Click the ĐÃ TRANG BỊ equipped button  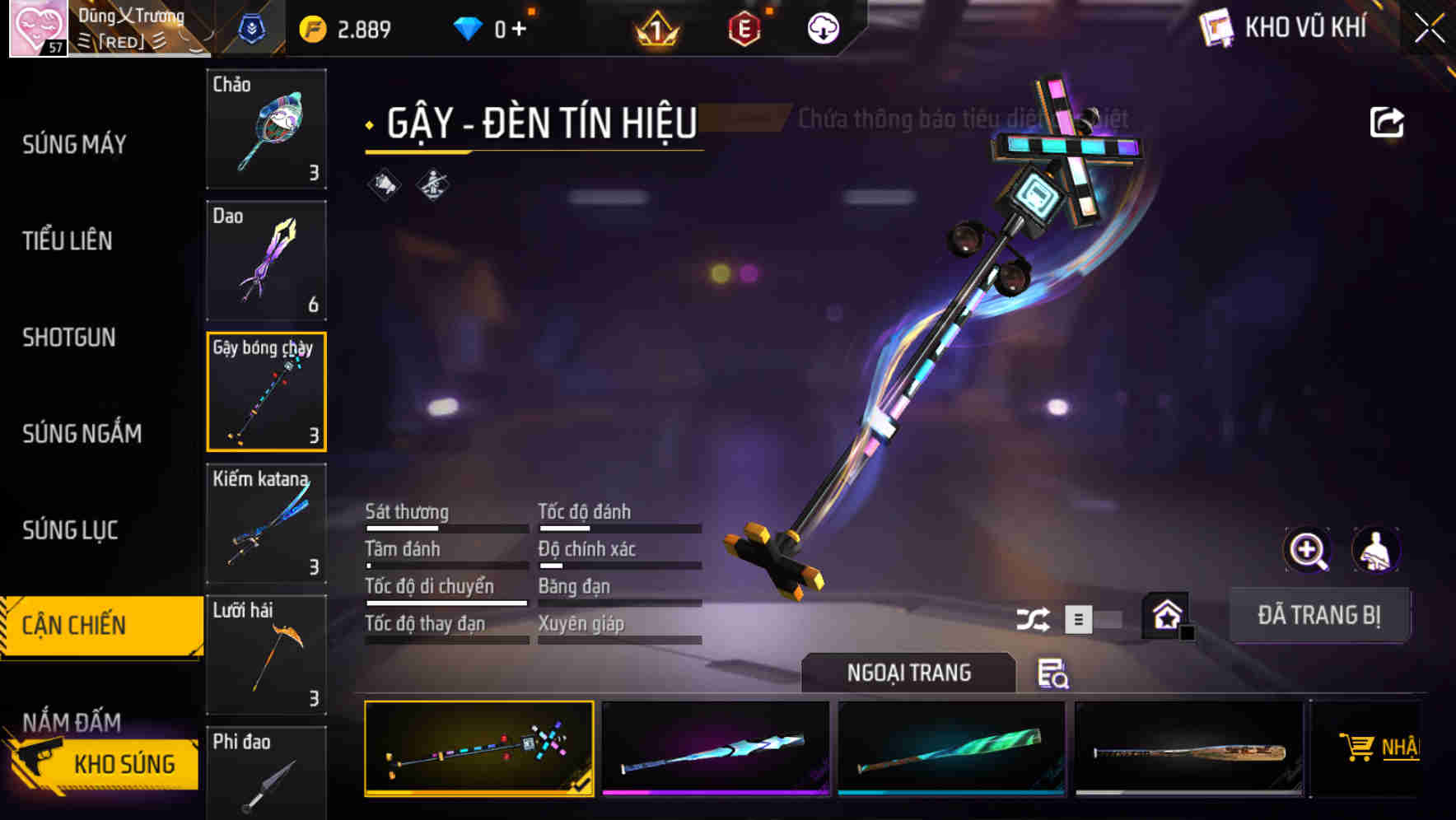click(x=1318, y=615)
